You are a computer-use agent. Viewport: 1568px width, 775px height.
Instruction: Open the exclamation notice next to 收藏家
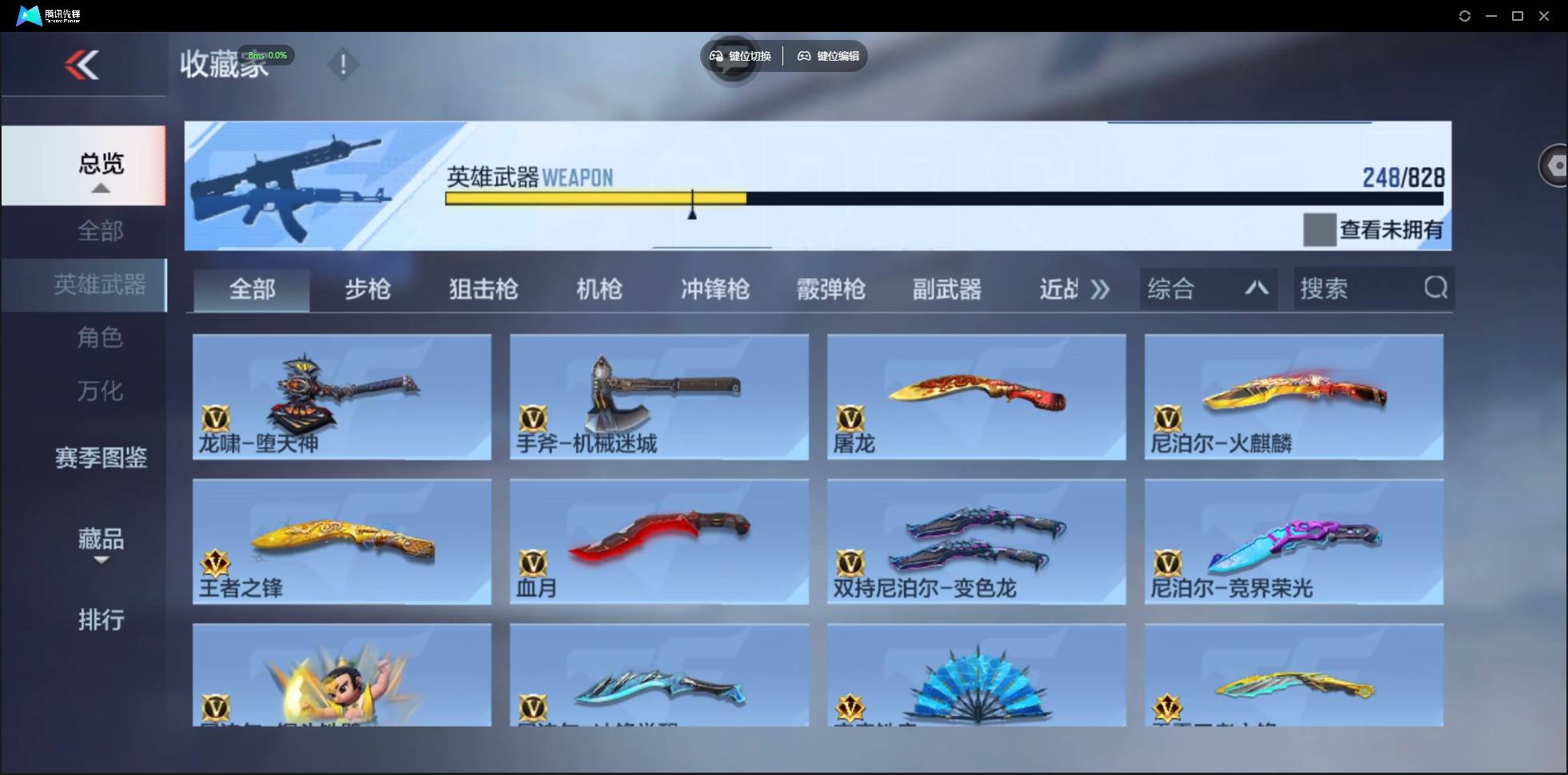[x=344, y=65]
